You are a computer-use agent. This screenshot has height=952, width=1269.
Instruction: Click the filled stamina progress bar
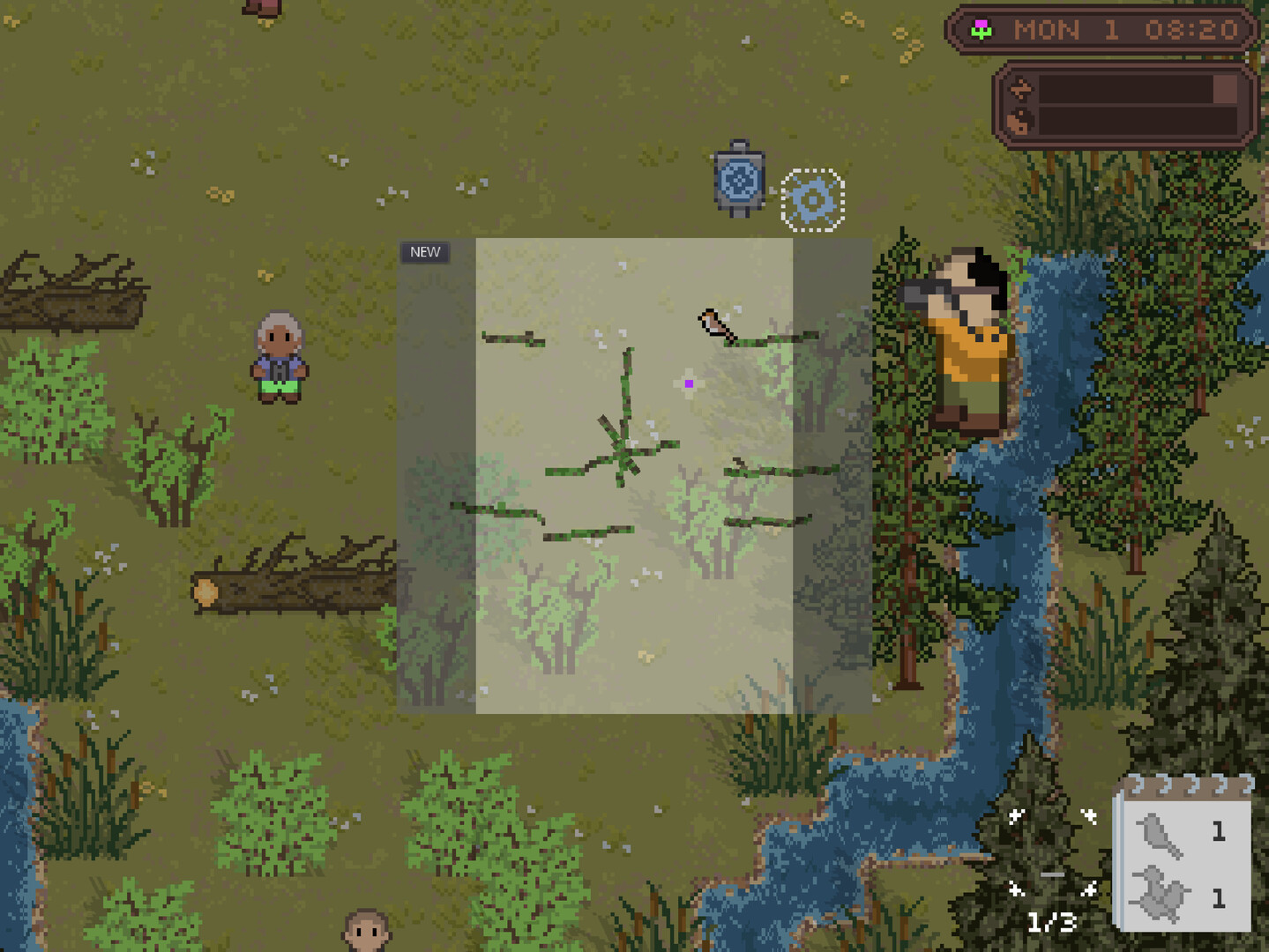(1137, 87)
